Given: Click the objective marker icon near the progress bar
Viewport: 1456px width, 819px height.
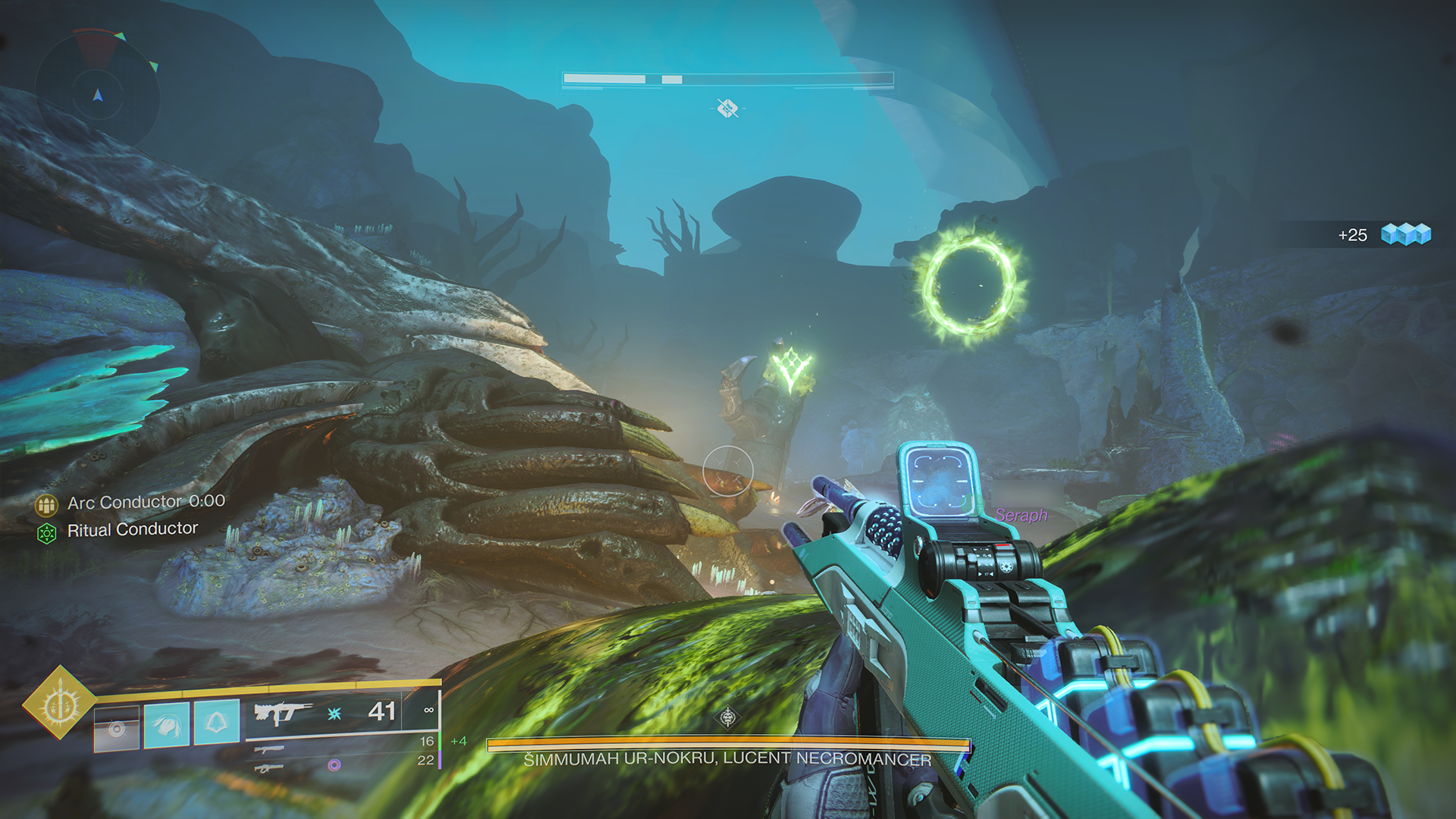Looking at the screenshot, I should click(727, 108).
